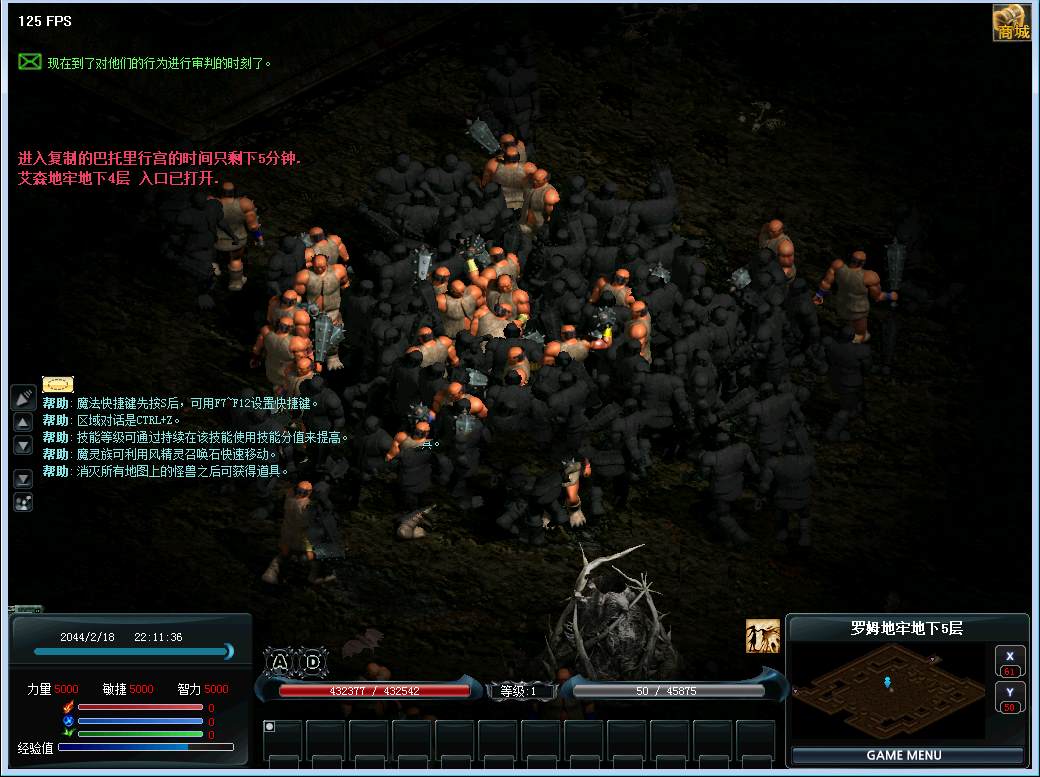Viewport: 1040px width, 777px height.
Task: Click the A attack mode button
Action: coord(280,661)
